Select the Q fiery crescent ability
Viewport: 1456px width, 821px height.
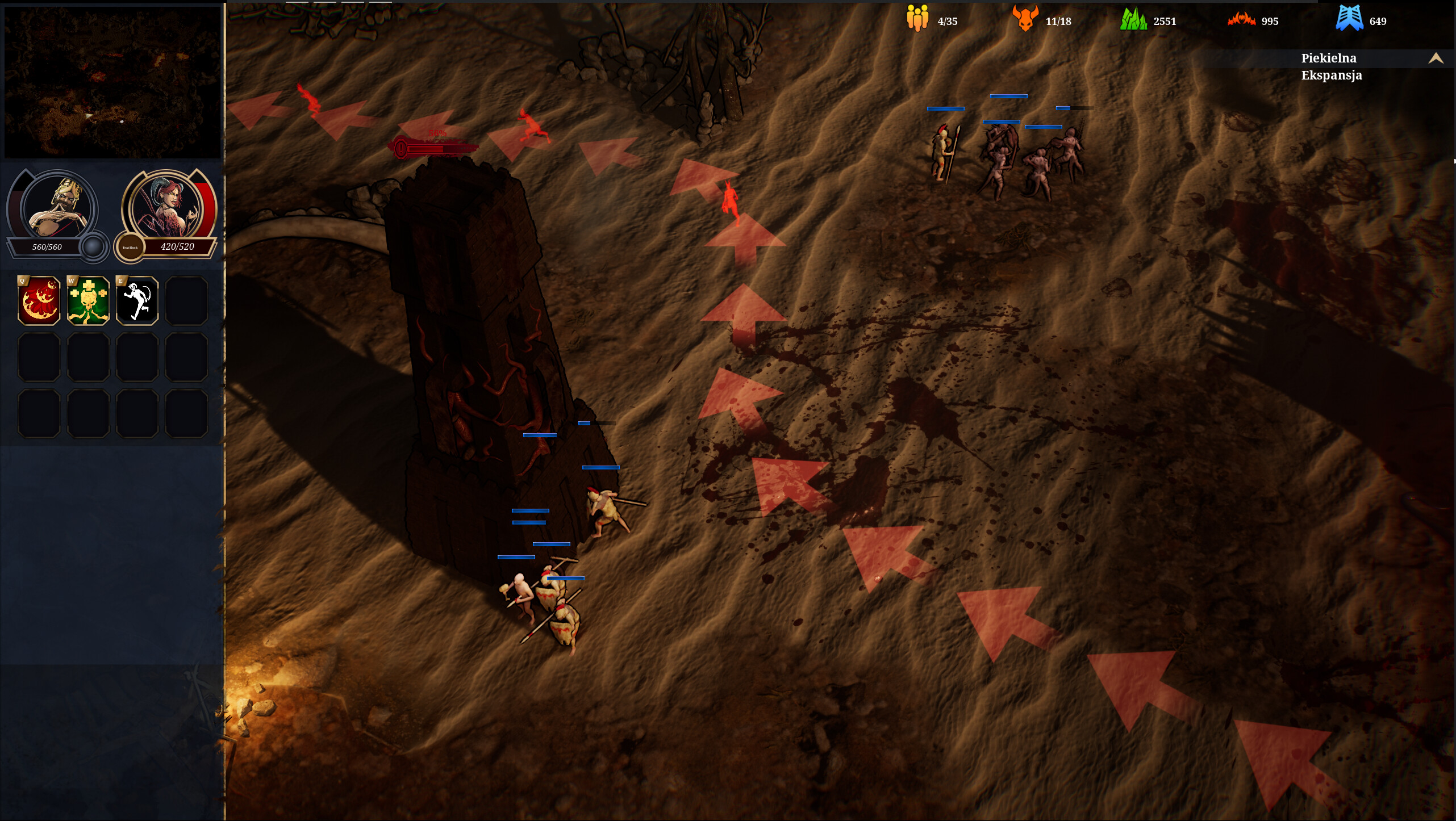pos(37,300)
